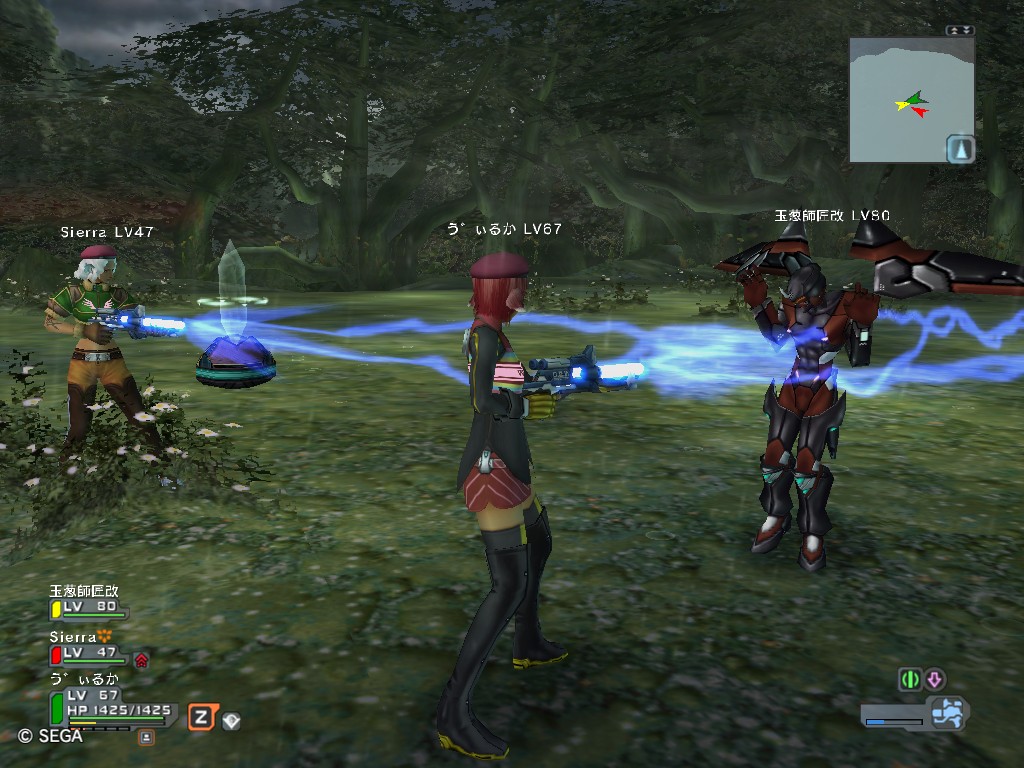Click the green bar buff icon
Viewport: 1024px width, 768px height.
(x=910, y=679)
